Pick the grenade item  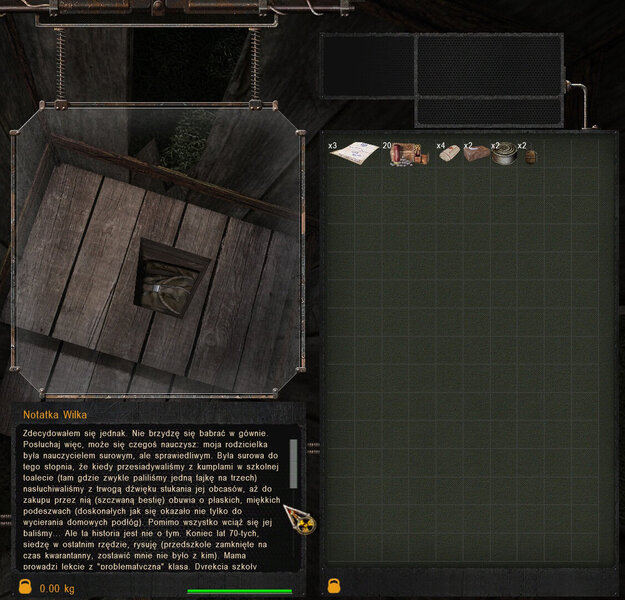(x=530, y=156)
